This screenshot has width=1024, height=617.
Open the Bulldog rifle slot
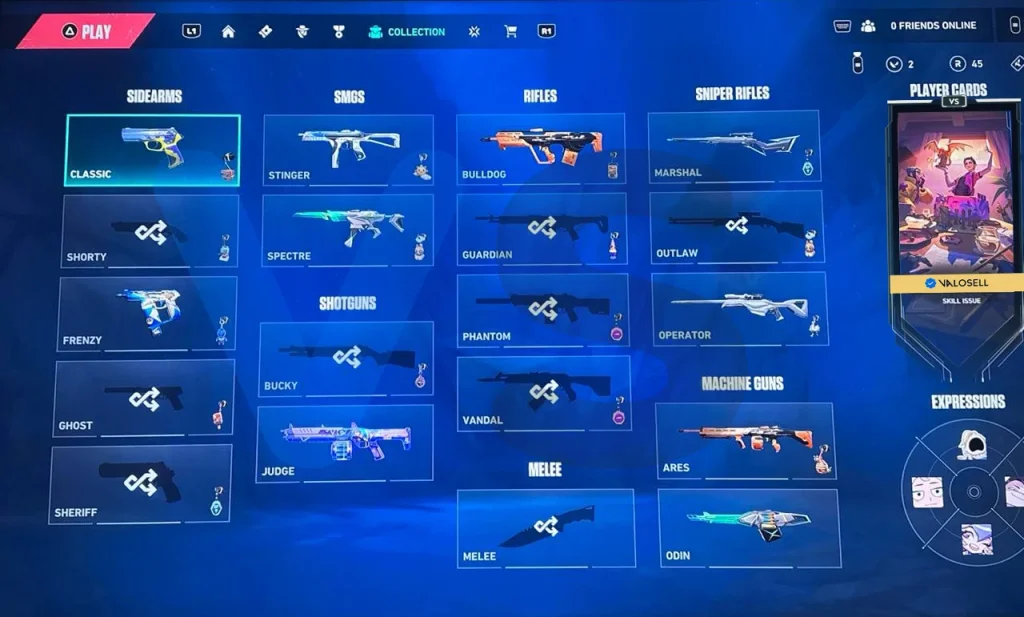[541, 149]
